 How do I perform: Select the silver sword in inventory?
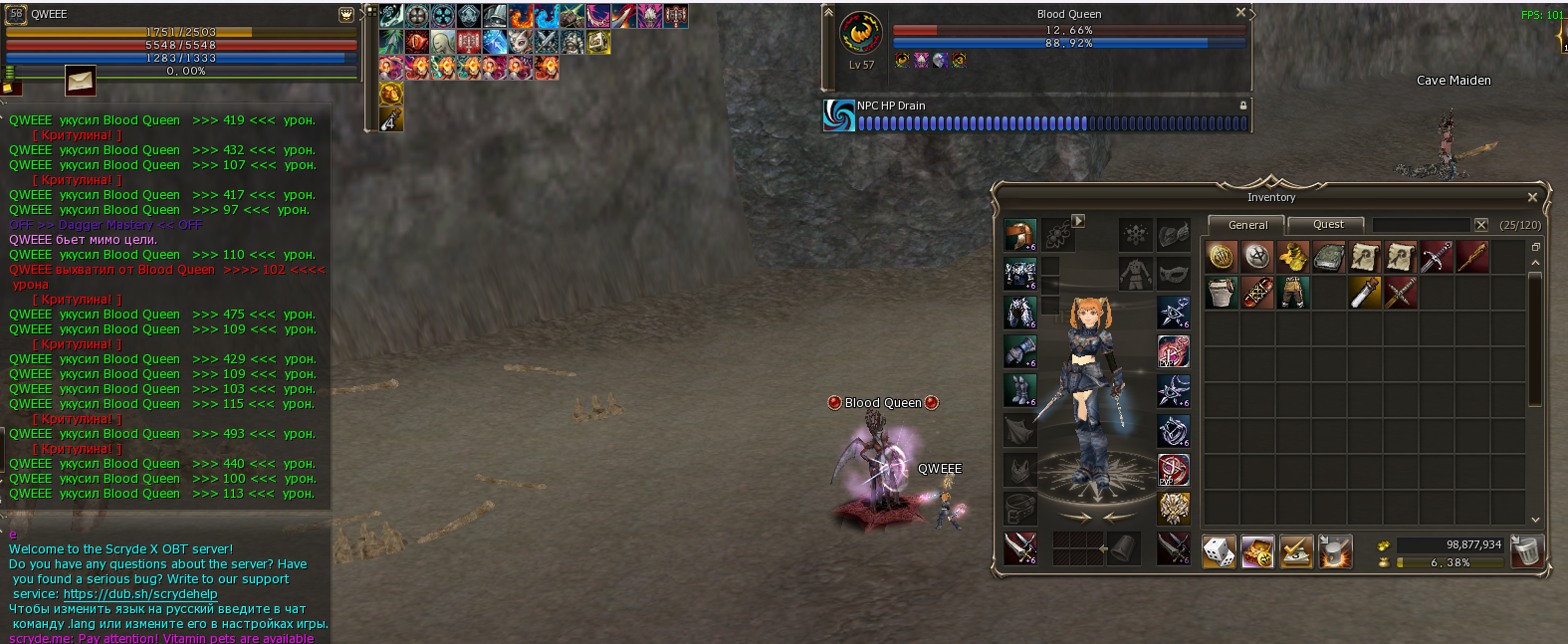pos(1437,257)
